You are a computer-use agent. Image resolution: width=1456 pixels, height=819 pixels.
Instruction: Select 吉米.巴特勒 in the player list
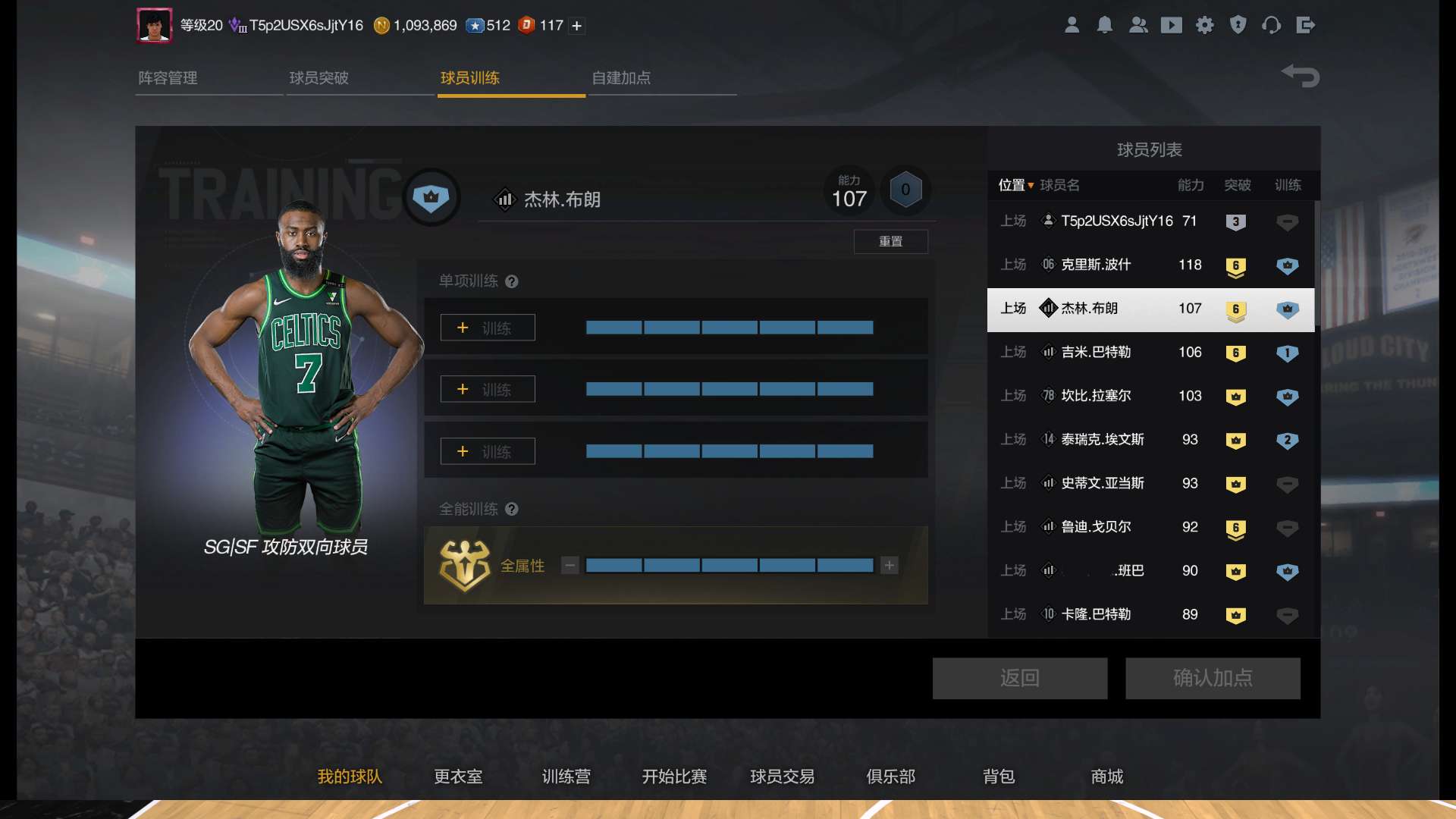pos(1100,352)
